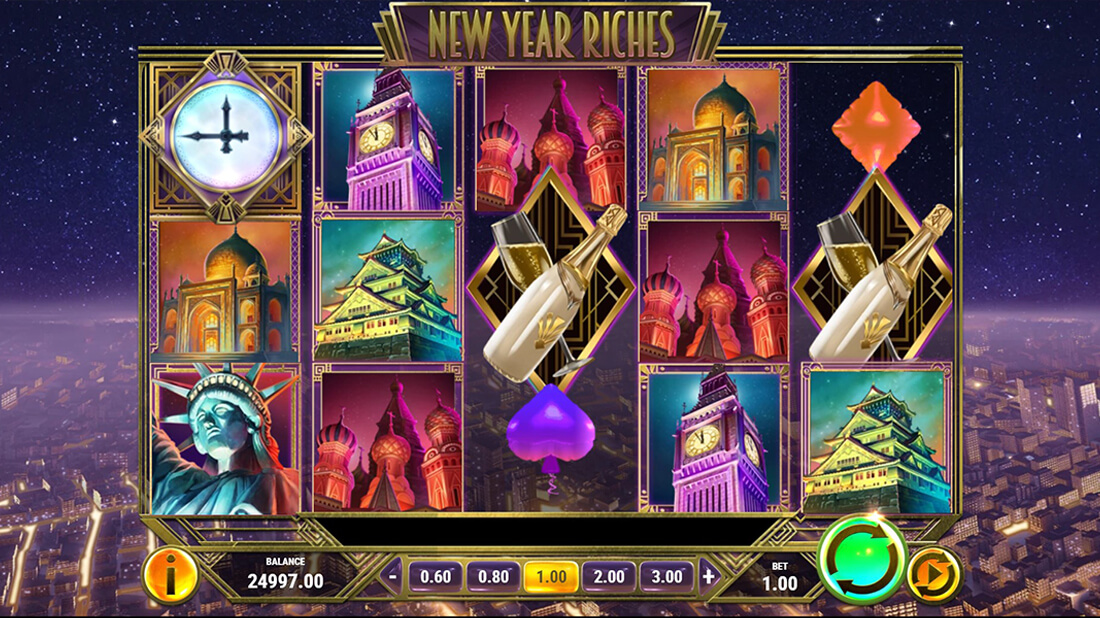This screenshot has height=618, width=1100.
Task: Select the 0.60 bet amount
Action: [x=435, y=577]
